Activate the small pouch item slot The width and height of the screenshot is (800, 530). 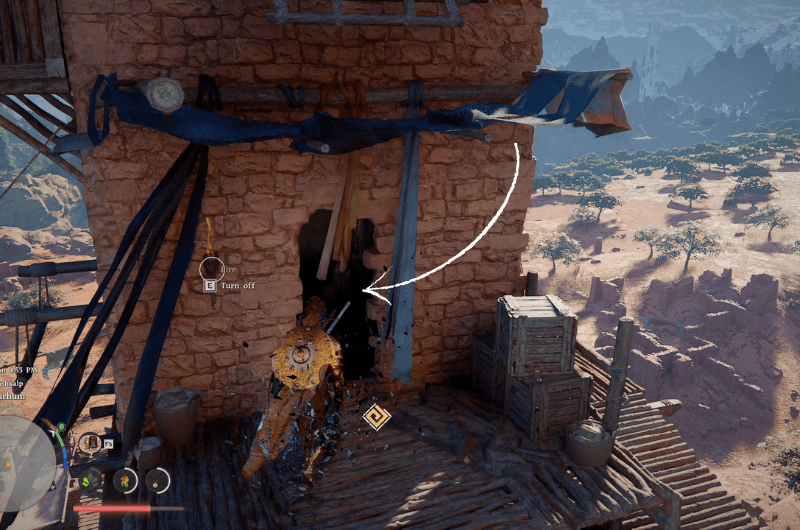[158, 480]
